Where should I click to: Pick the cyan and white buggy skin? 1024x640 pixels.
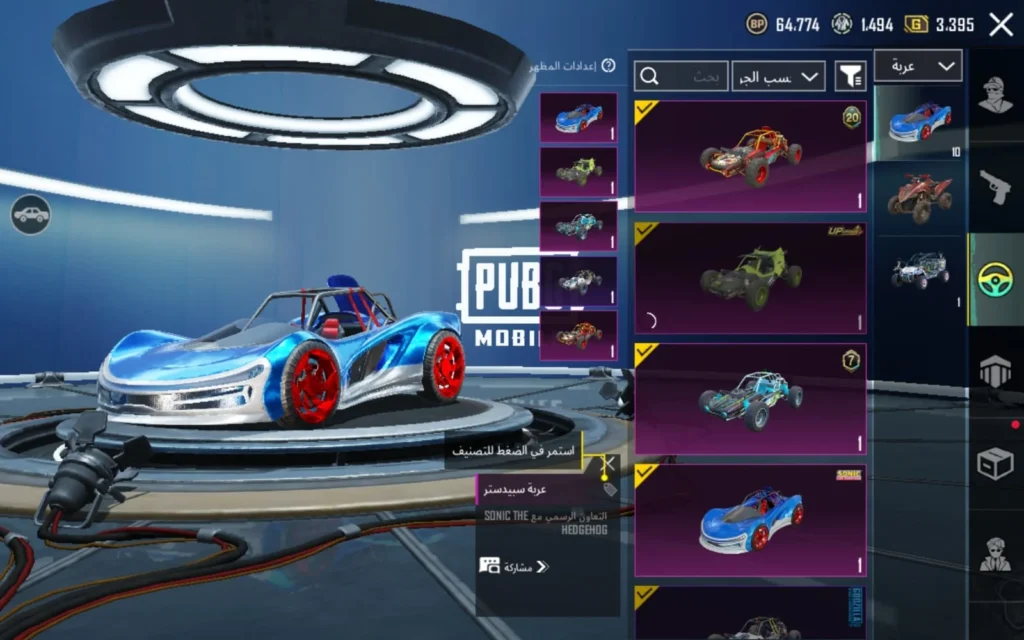(x=750, y=399)
